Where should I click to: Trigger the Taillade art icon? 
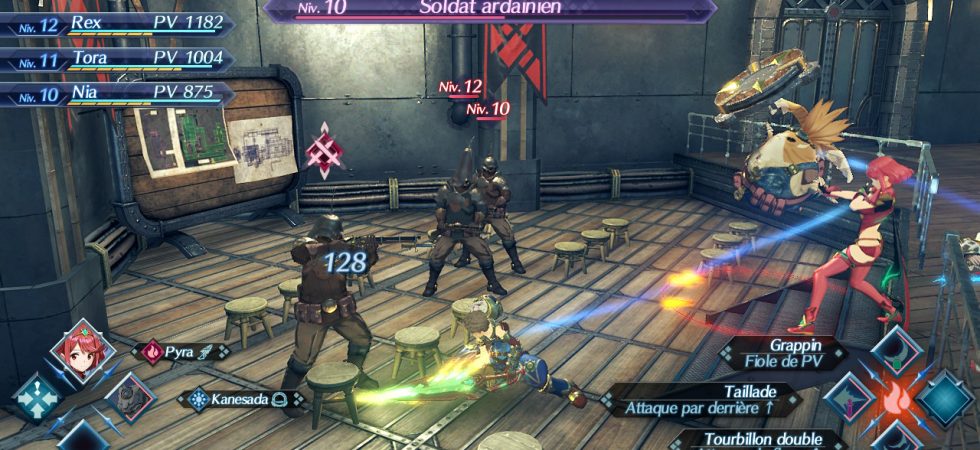click(x=849, y=397)
